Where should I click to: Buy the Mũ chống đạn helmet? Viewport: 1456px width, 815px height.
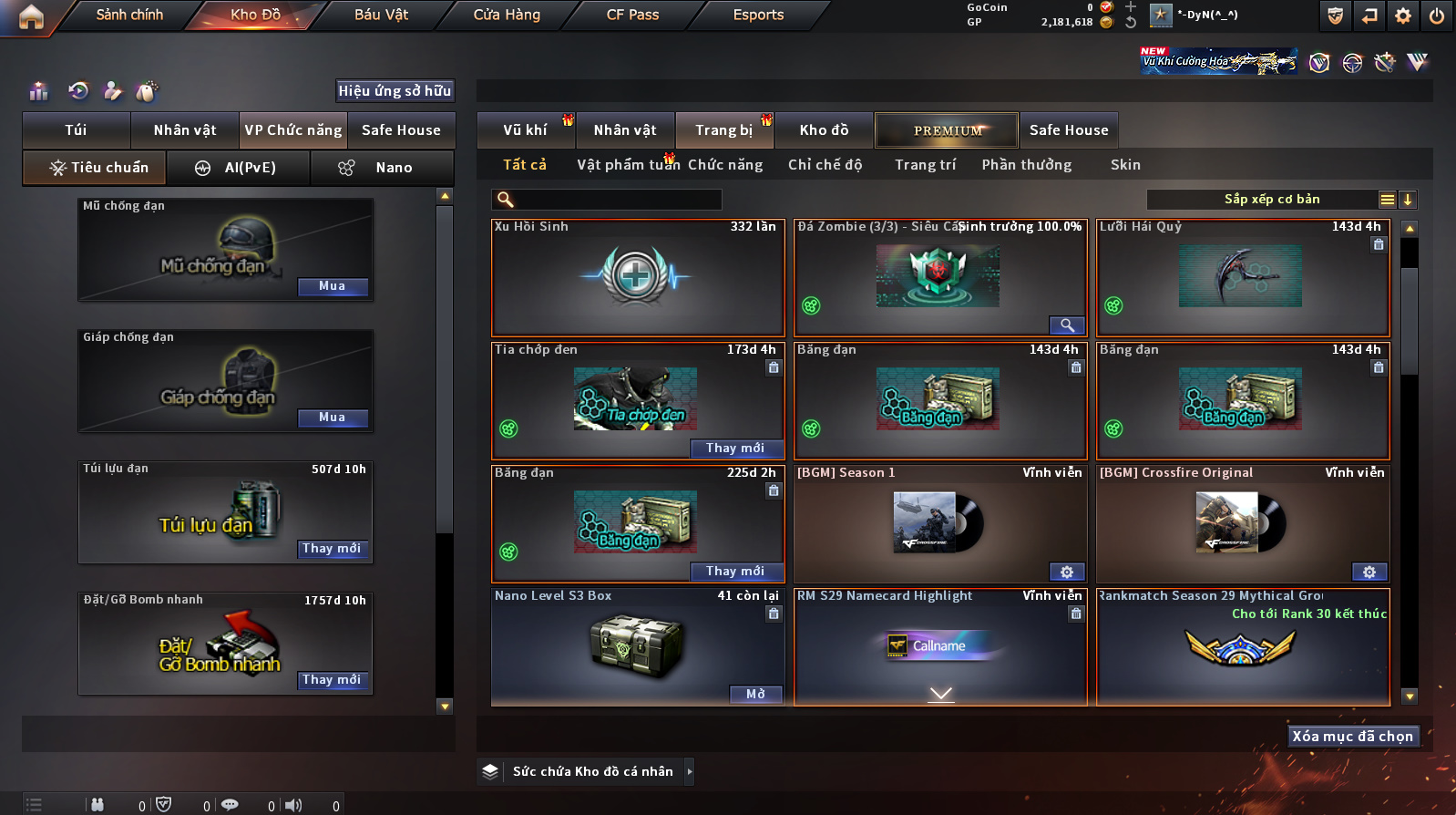[333, 286]
